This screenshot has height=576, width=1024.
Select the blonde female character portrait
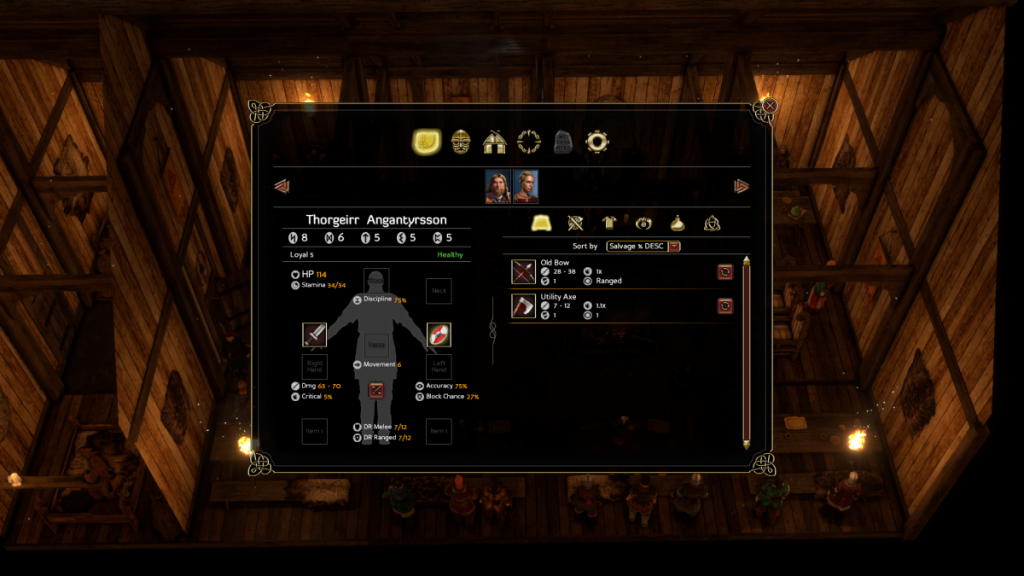526,186
